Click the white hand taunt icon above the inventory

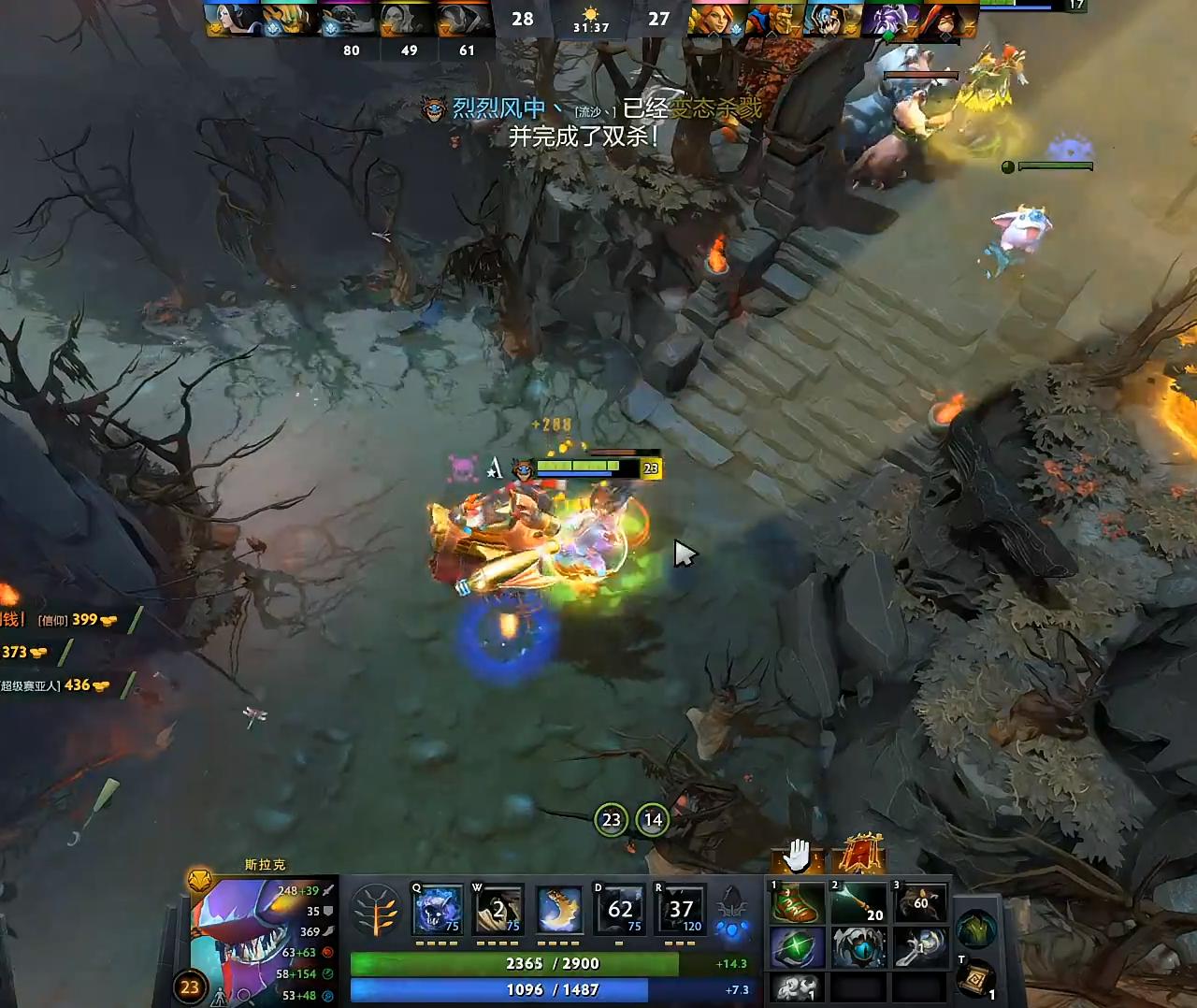[795, 857]
